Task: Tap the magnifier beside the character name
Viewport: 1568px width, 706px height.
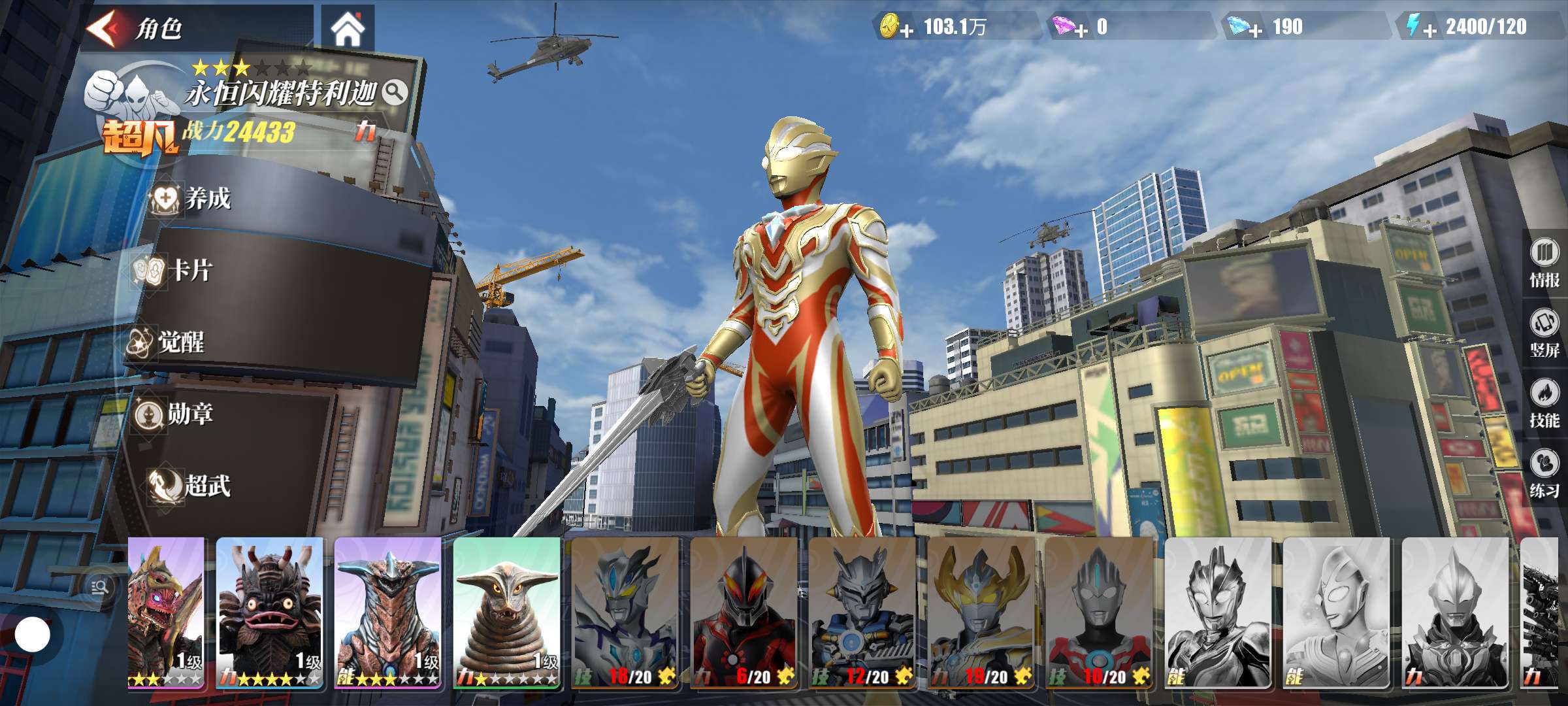Action: [395, 93]
